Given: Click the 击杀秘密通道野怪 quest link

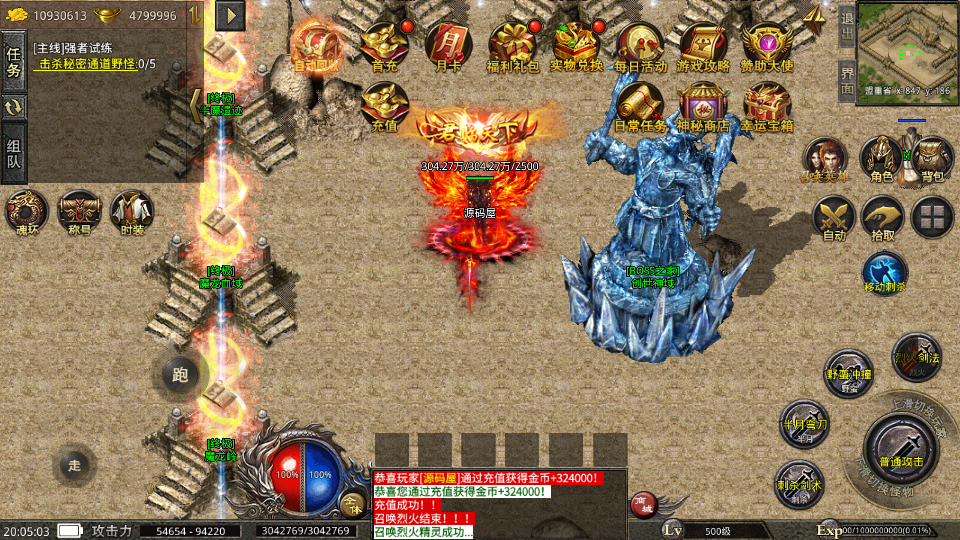Looking at the screenshot, I should (88, 64).
